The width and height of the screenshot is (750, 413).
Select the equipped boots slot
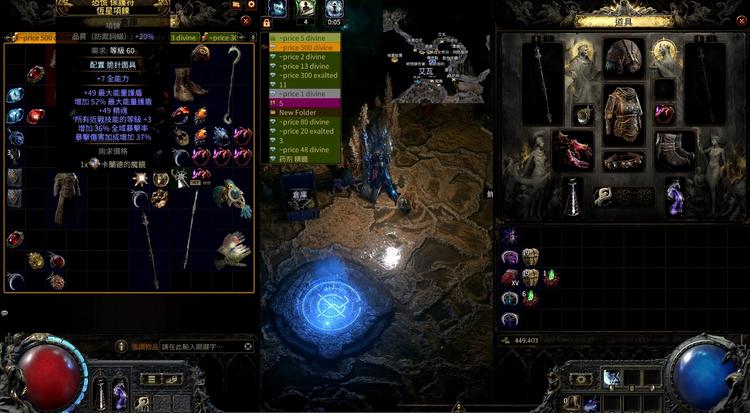675,150
